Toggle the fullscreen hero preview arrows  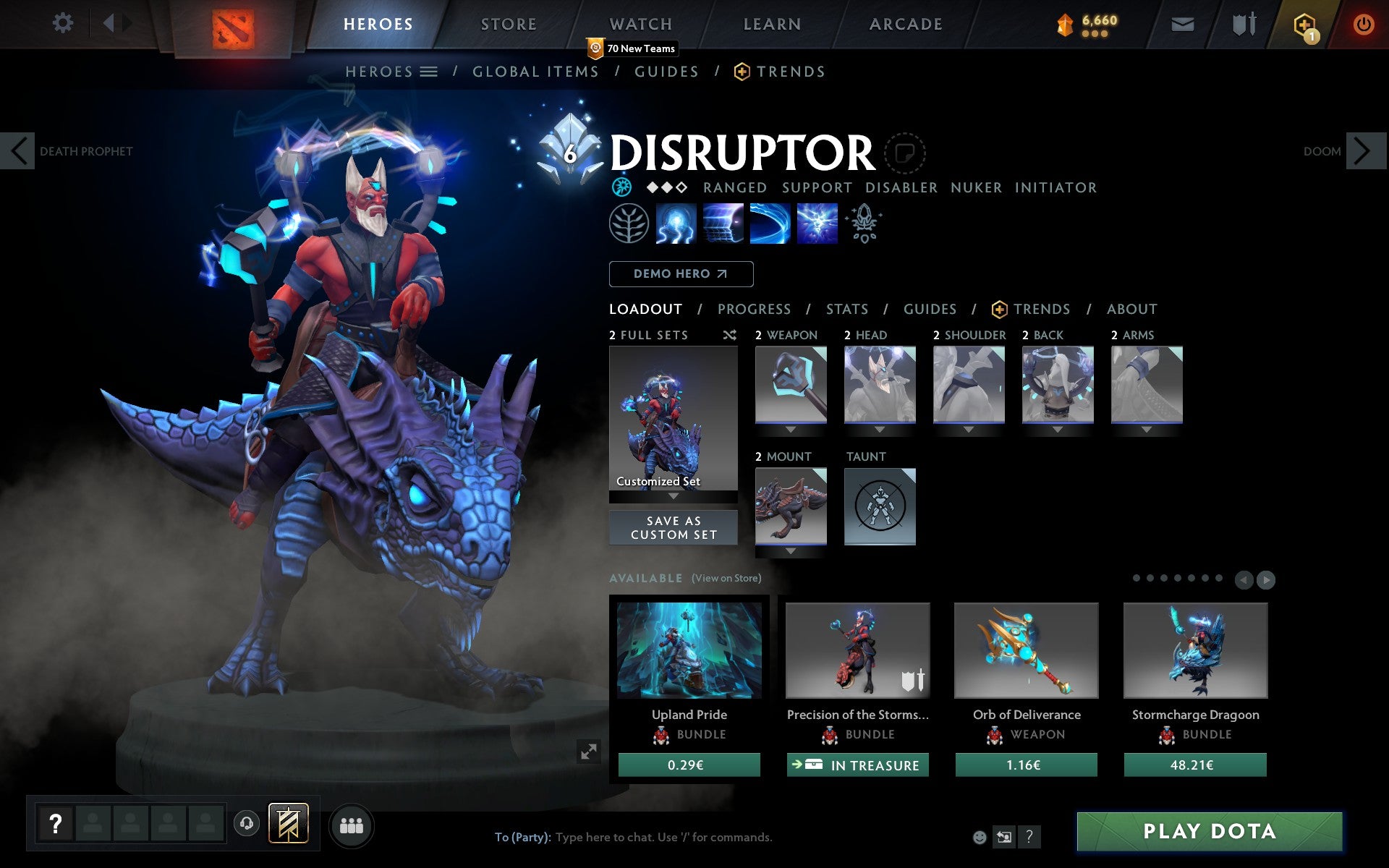[x=589, y=752]
